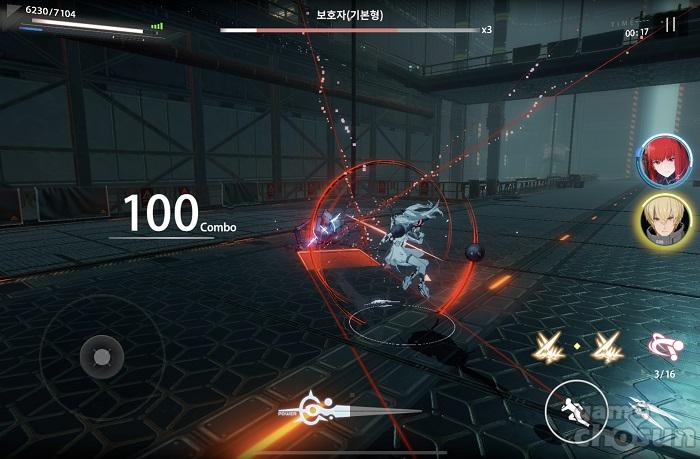Screen dimensions: 700x459
Task: Tap the virtual joystick knob
Action: (x=101, y=355)
